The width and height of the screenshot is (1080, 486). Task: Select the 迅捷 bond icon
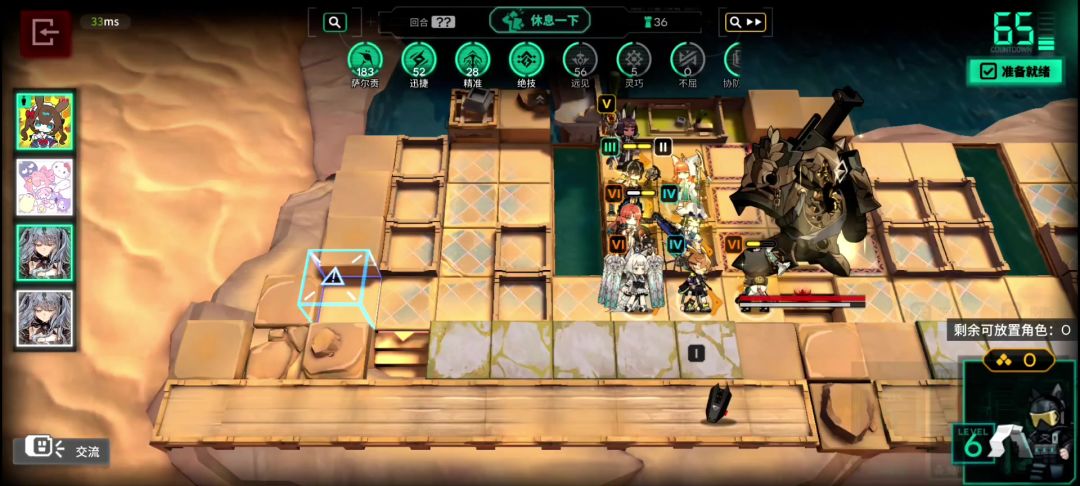click(x=419, y=60)
